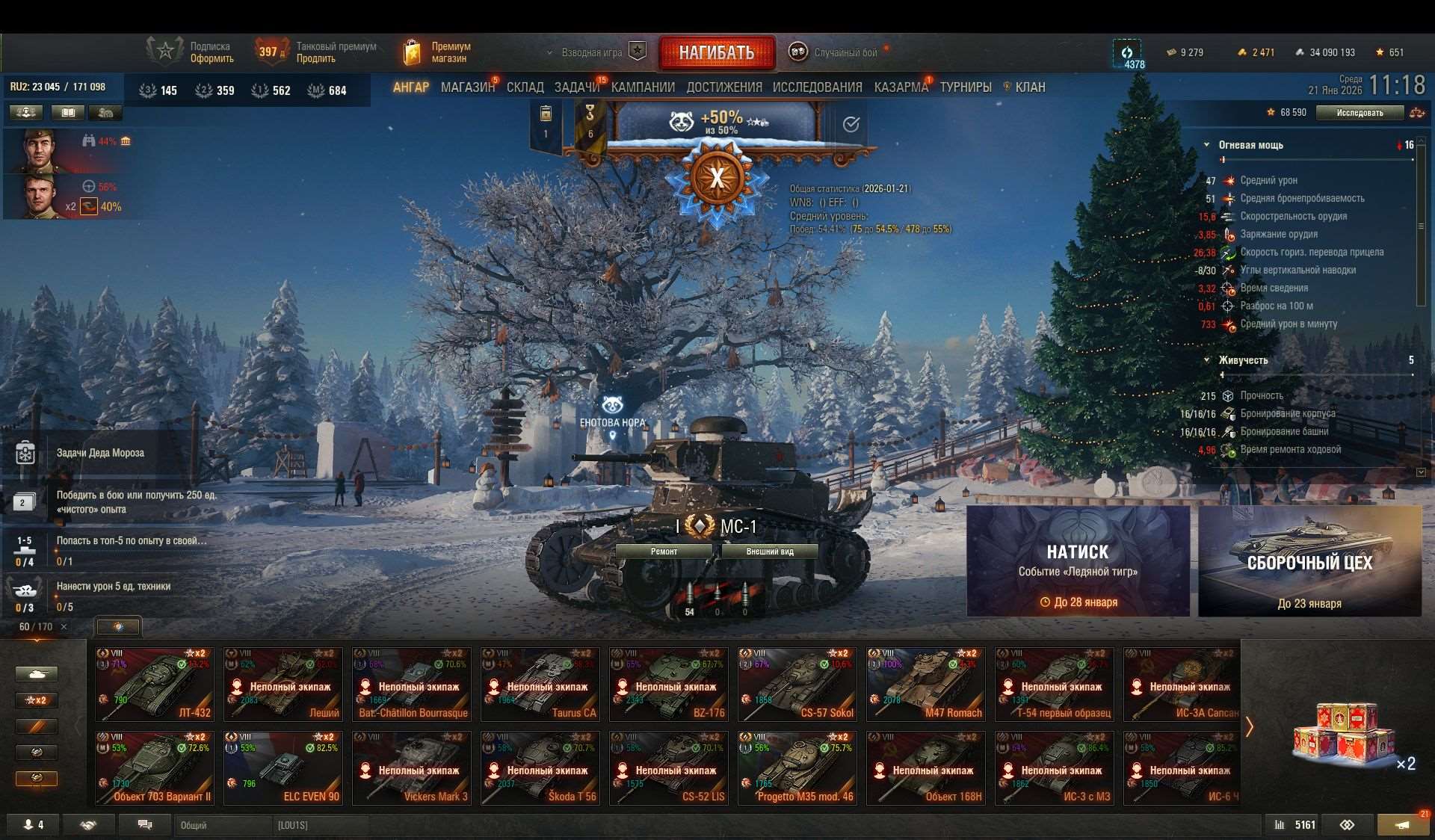The width and height of the screenshot is (1435, 840).
Task: Click the Исследовать button near free experience
Action: [x=1362, y=112]
